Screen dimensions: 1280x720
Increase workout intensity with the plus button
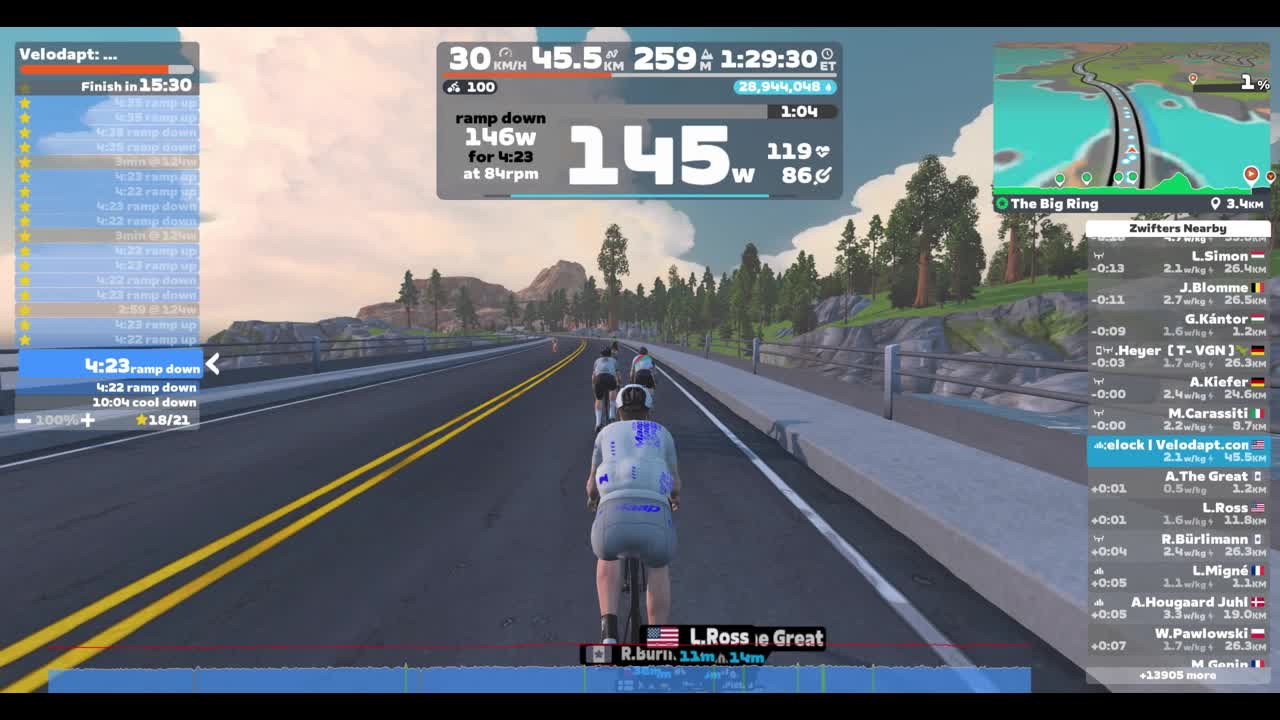click(88, 420)
